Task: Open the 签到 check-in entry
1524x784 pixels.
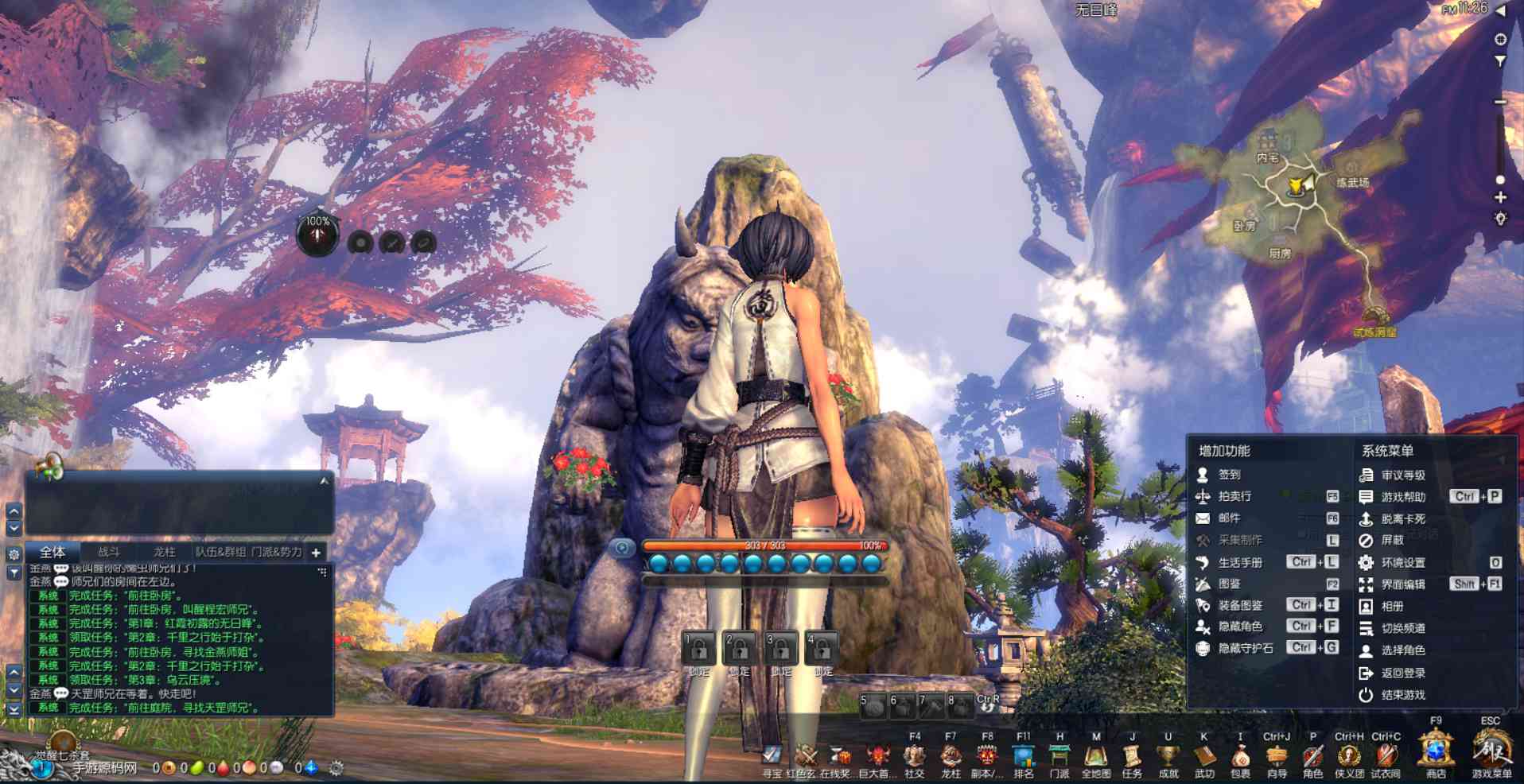Action: 1229,475
